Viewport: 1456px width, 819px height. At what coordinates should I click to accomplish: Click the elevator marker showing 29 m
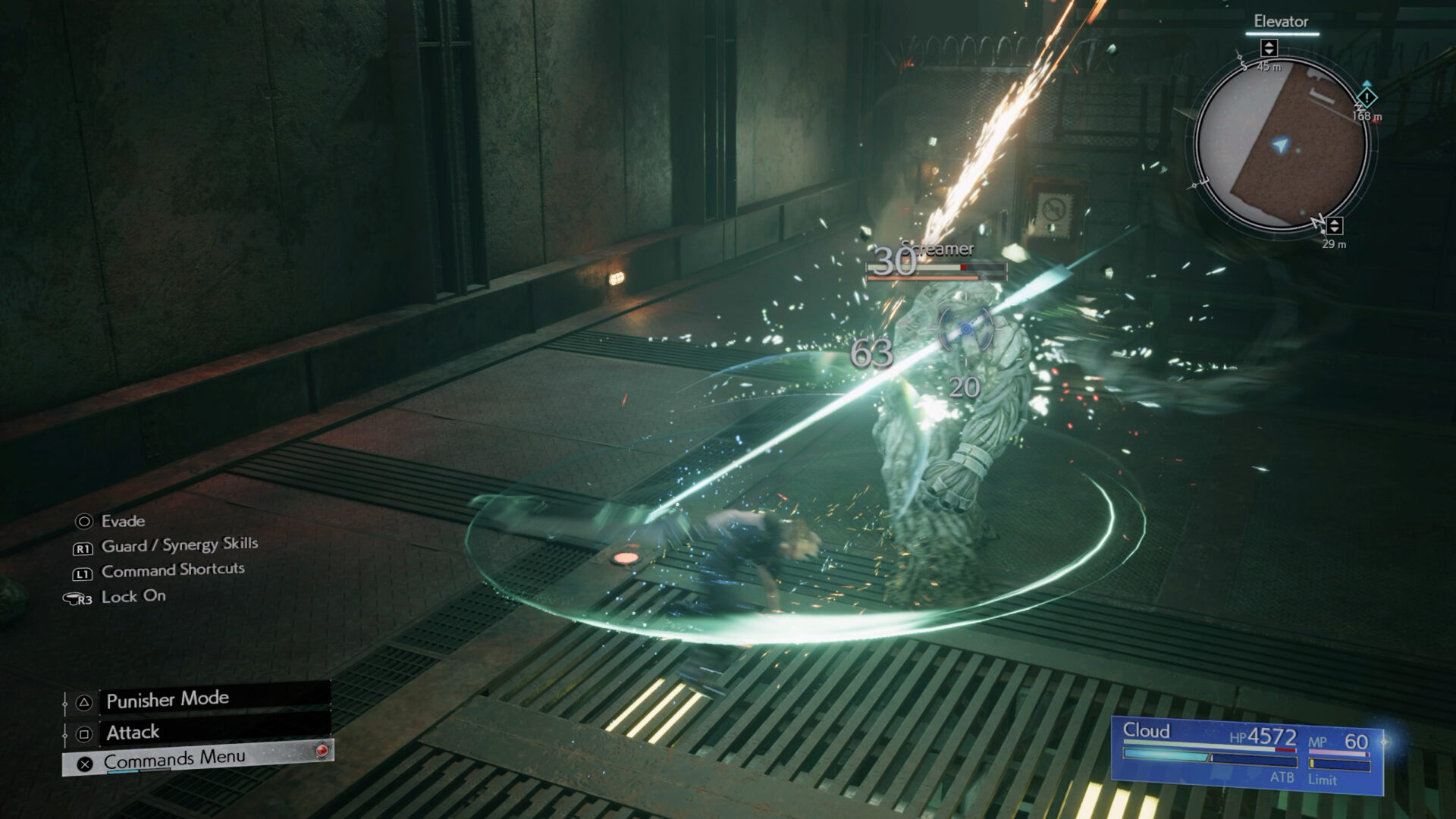click(x=1334, y=225)
